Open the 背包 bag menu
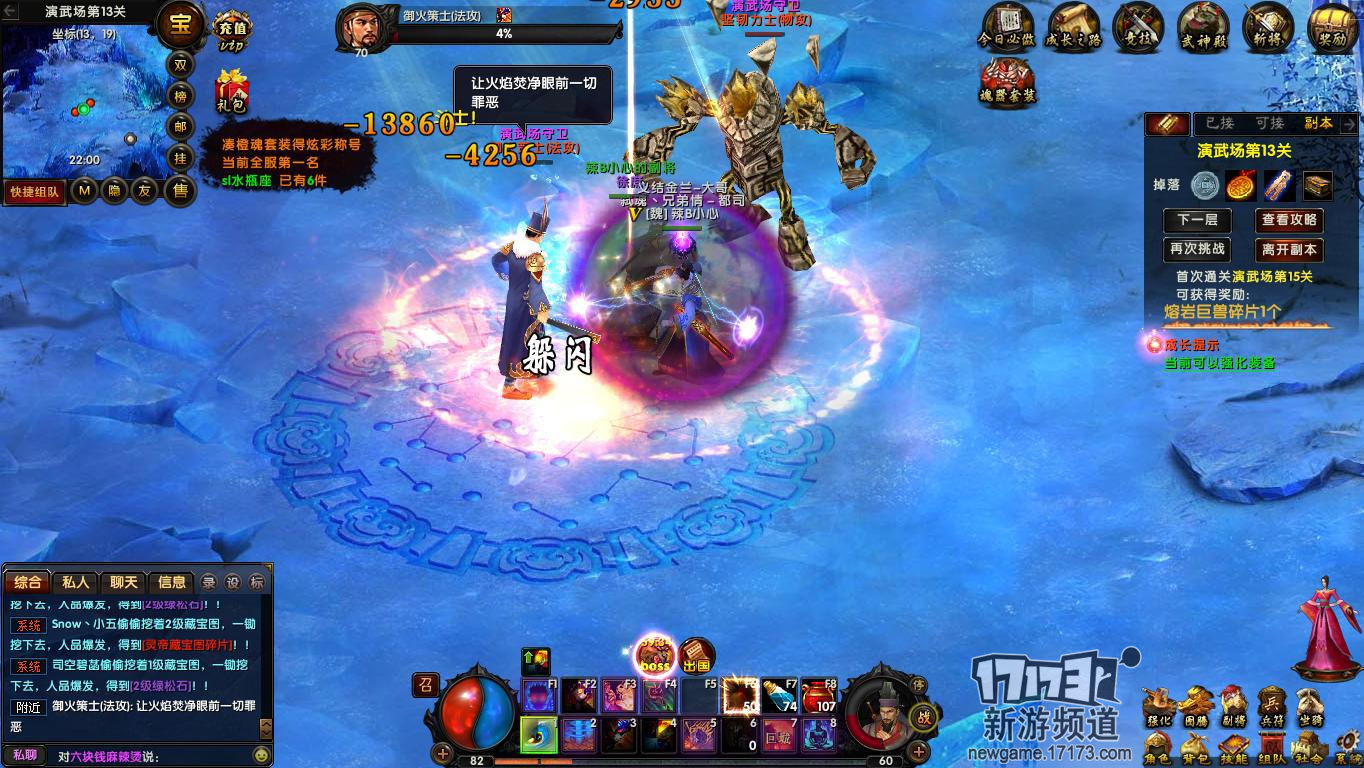 point(1194,749)
